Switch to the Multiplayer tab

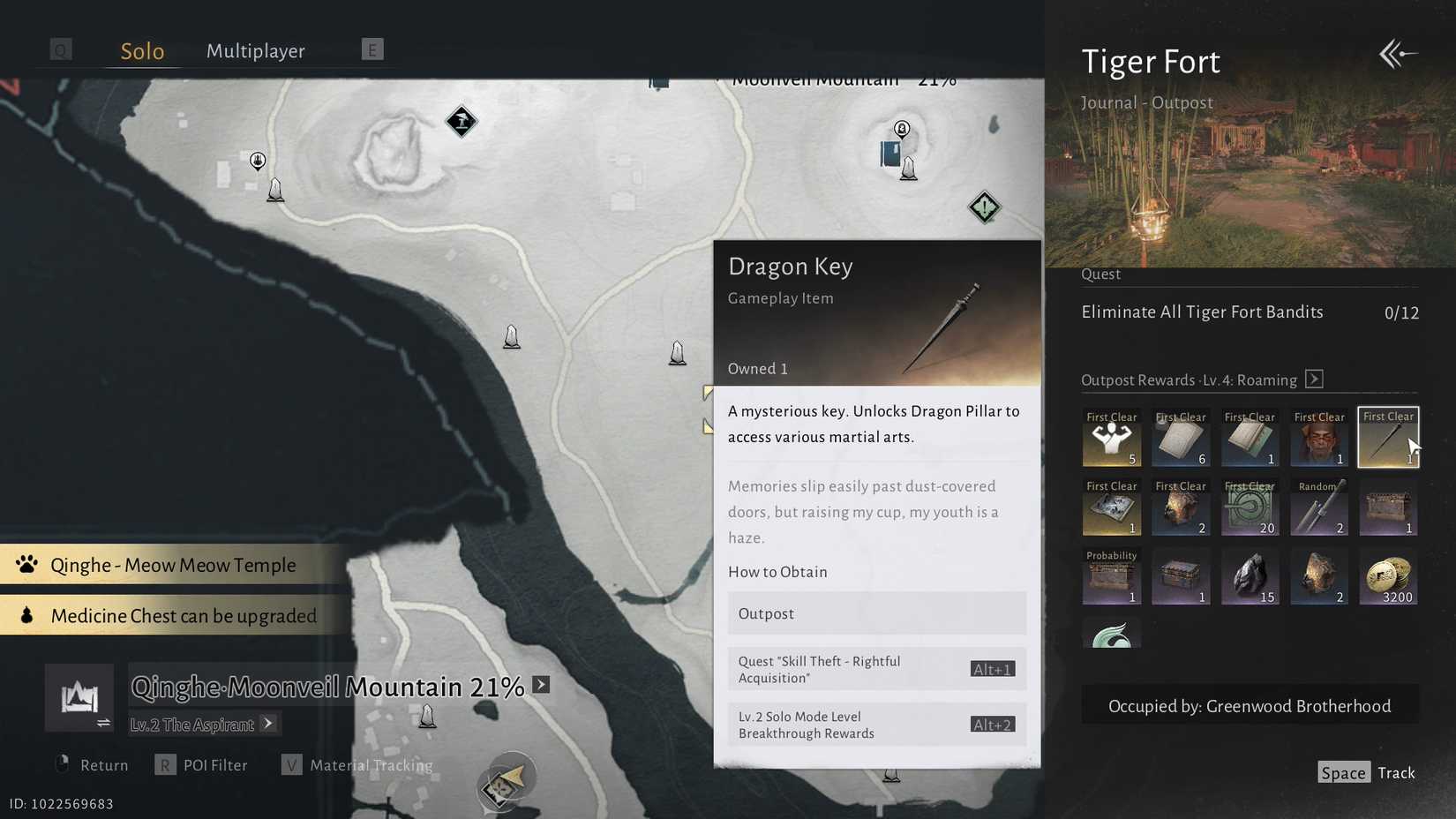(255, 50)
